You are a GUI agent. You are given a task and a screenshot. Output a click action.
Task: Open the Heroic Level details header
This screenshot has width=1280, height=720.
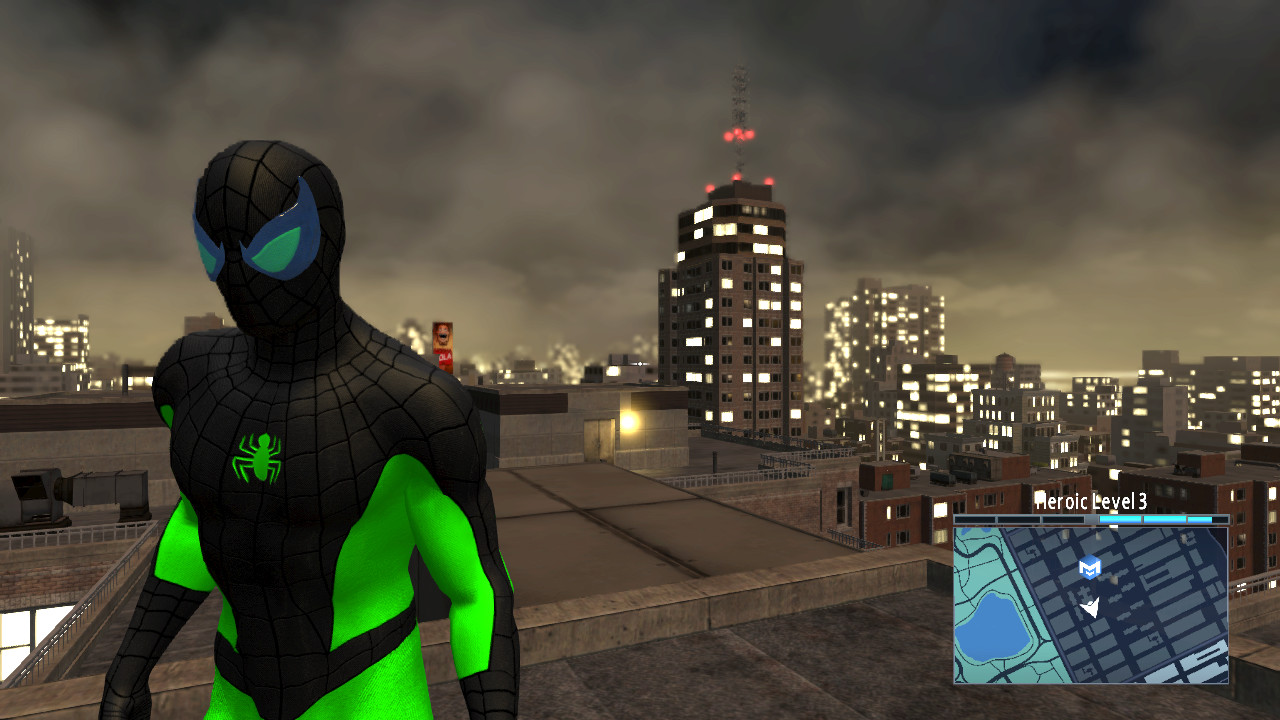1090,502
